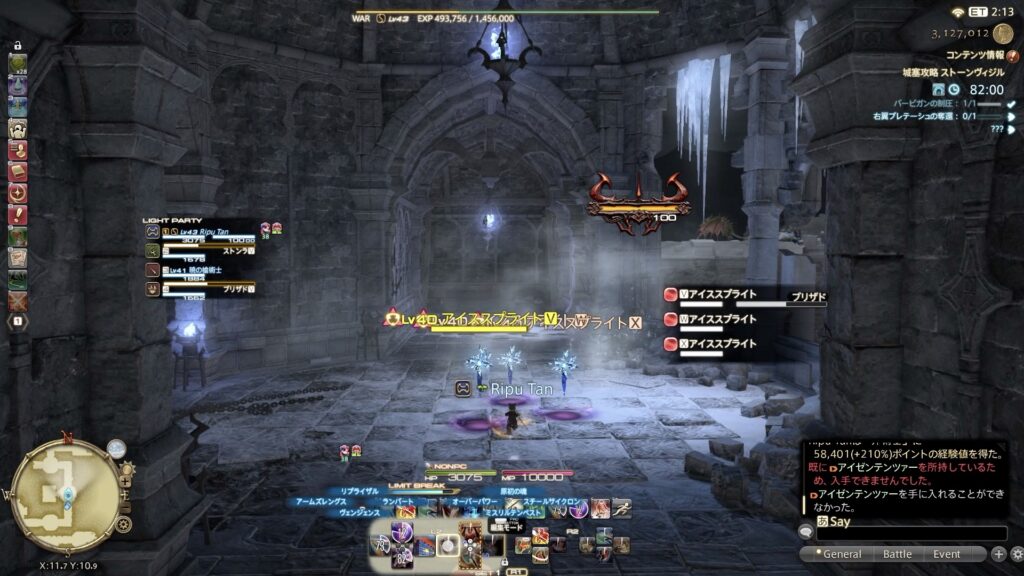Open the red book icon in the sidebar
The width and height of the screenshot is (1024, 576).
tap(18, 171)
